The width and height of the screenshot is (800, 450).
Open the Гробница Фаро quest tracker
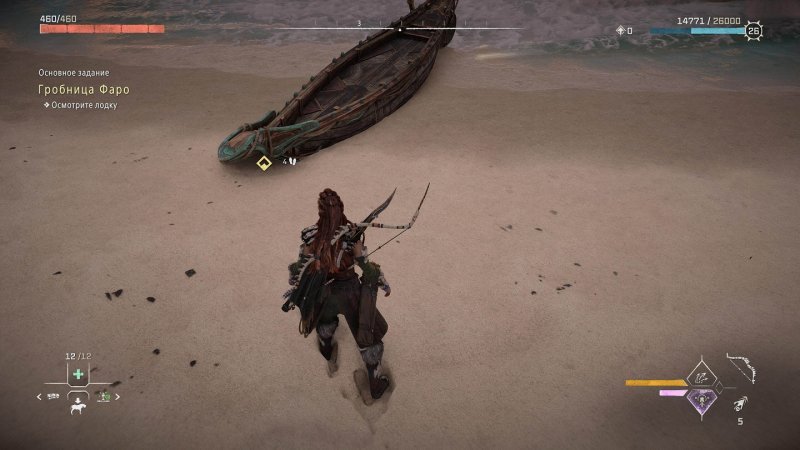(84, 89)
